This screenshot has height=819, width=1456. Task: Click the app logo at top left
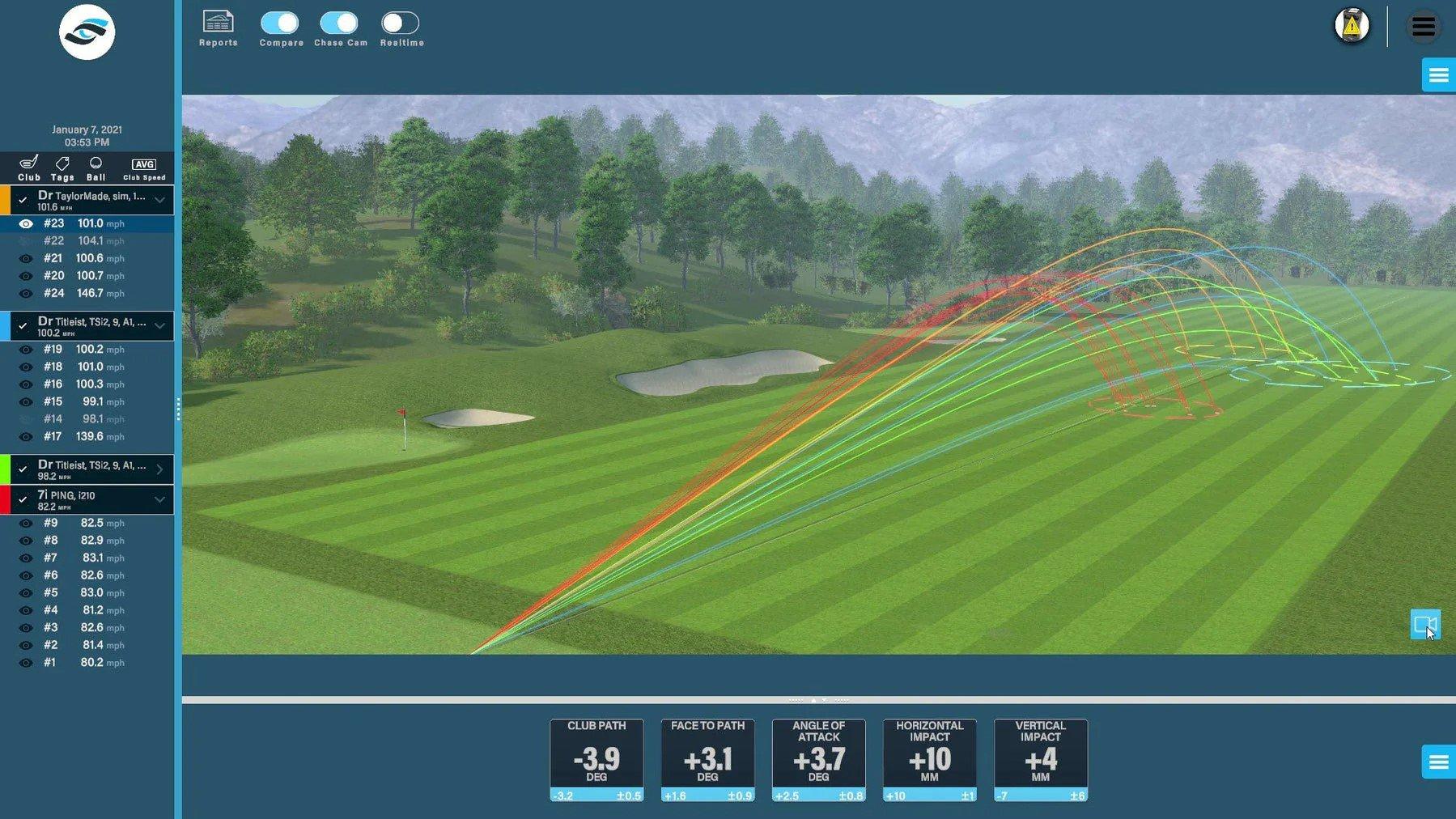[87, 32]
